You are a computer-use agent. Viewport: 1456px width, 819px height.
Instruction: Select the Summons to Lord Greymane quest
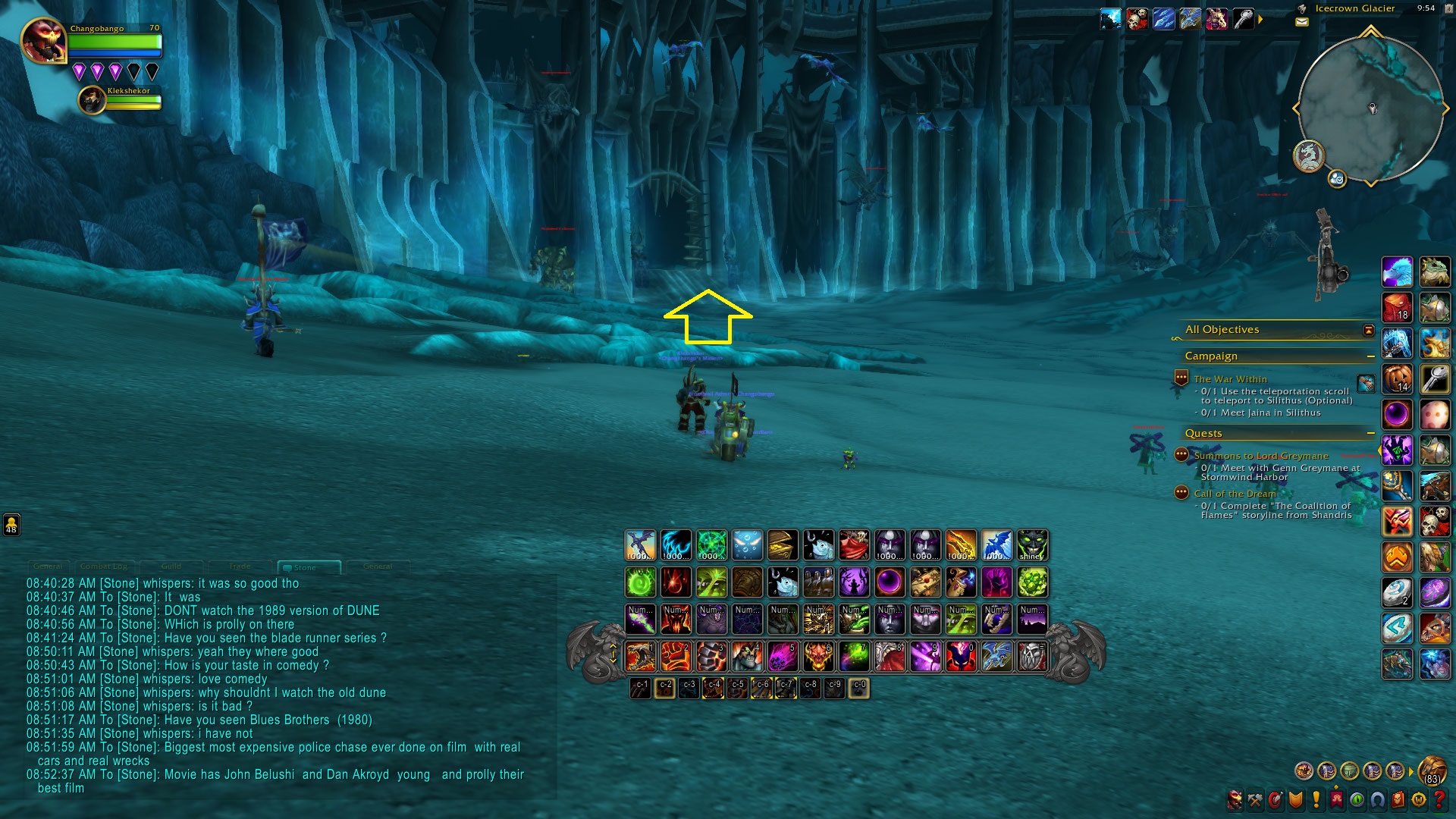(x=1260, y=456)
